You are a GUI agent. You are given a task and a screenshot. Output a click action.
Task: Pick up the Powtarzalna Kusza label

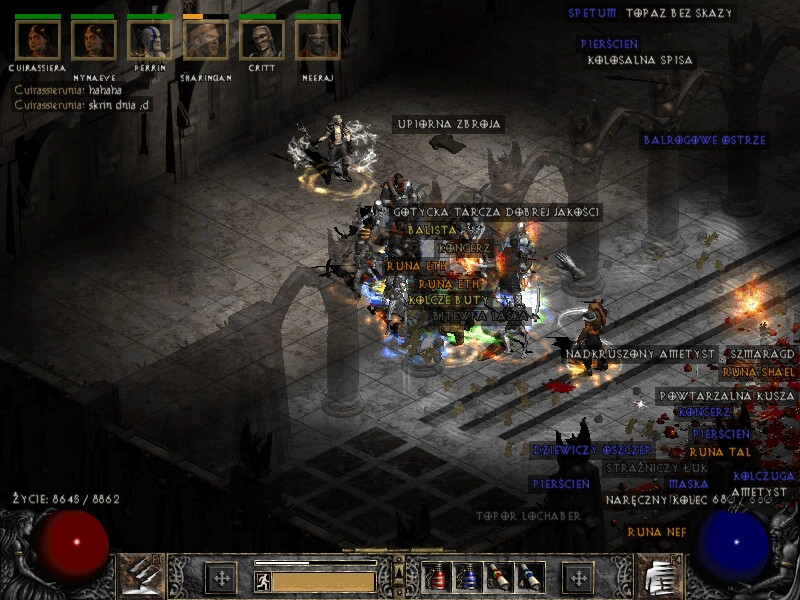click(x=725, y=396)
